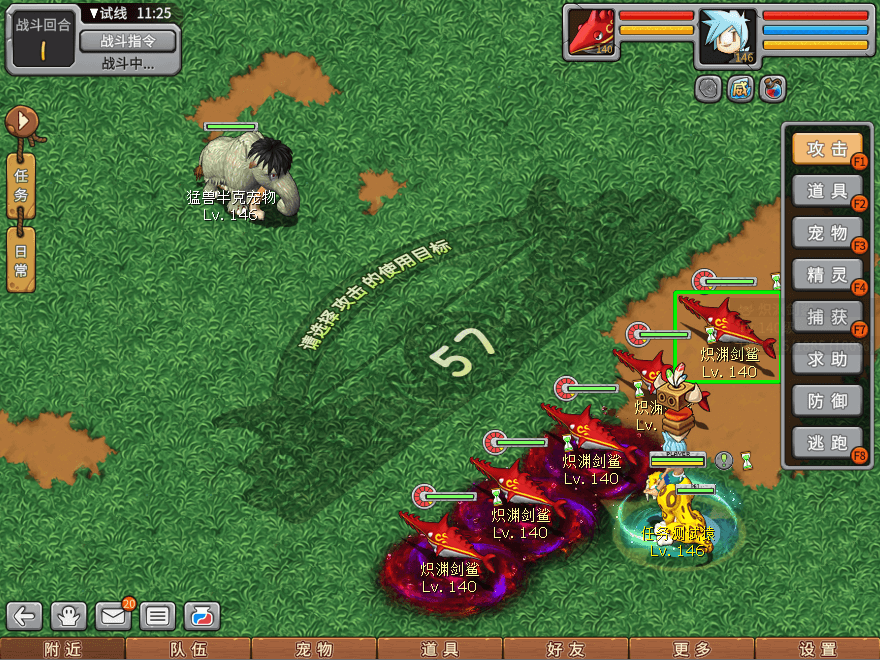Open the 设置 (Settings) tab

pyautogui.click(x=817, y=650)
